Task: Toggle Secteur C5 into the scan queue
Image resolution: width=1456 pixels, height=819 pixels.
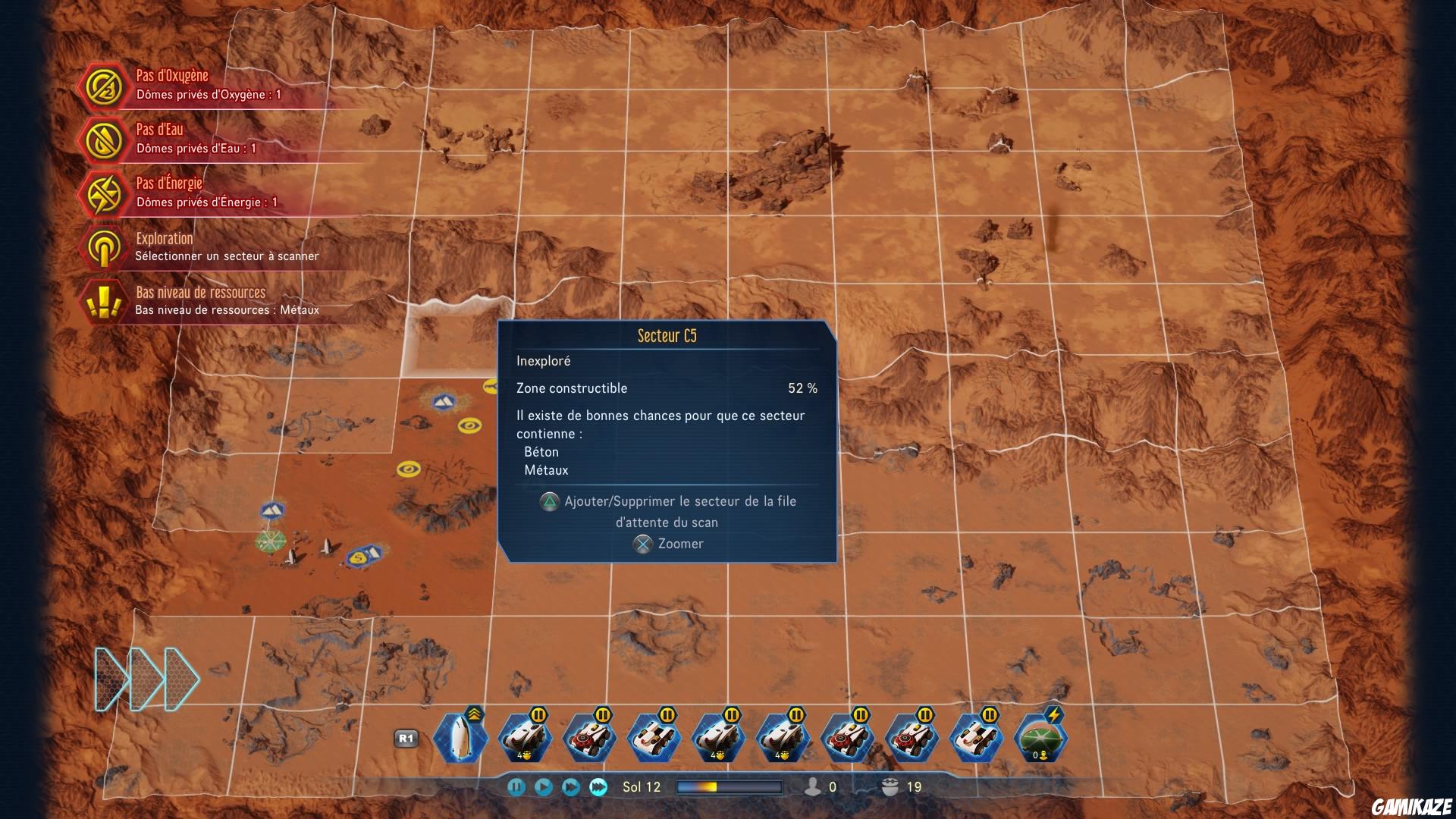Action: 548,501
